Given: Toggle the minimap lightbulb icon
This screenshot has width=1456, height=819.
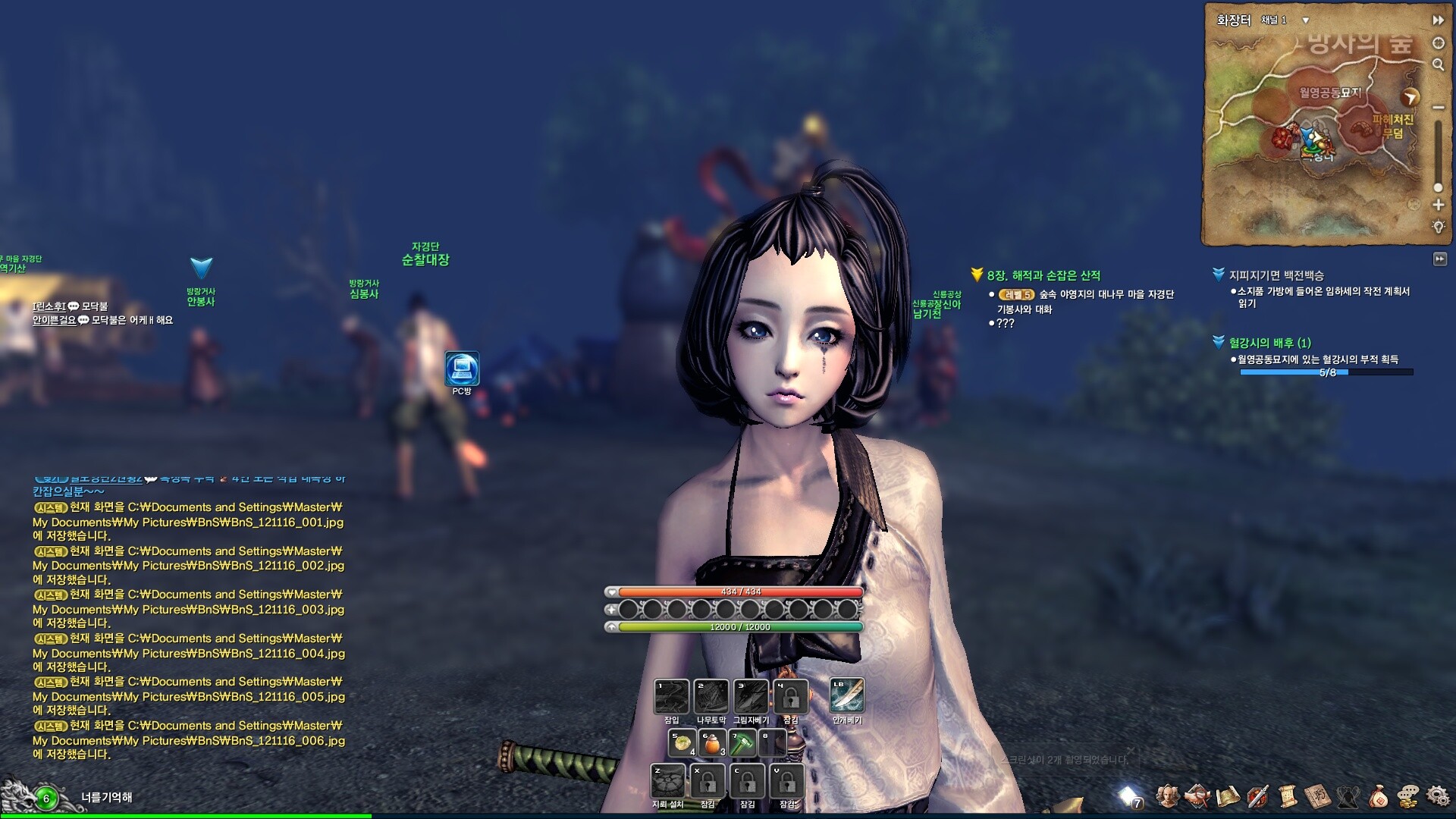Looking at the screenshot, I should (x=1438, y=227).
